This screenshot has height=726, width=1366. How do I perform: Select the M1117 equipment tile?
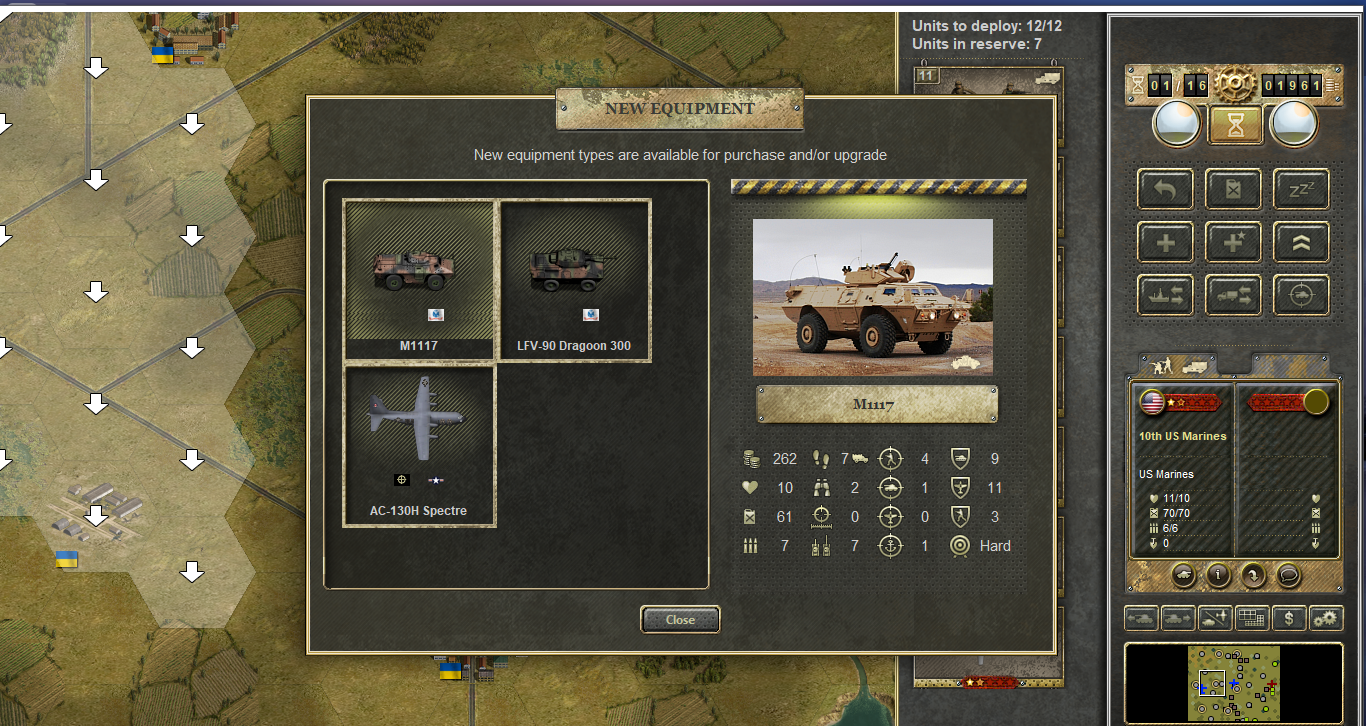click(419, 279)
